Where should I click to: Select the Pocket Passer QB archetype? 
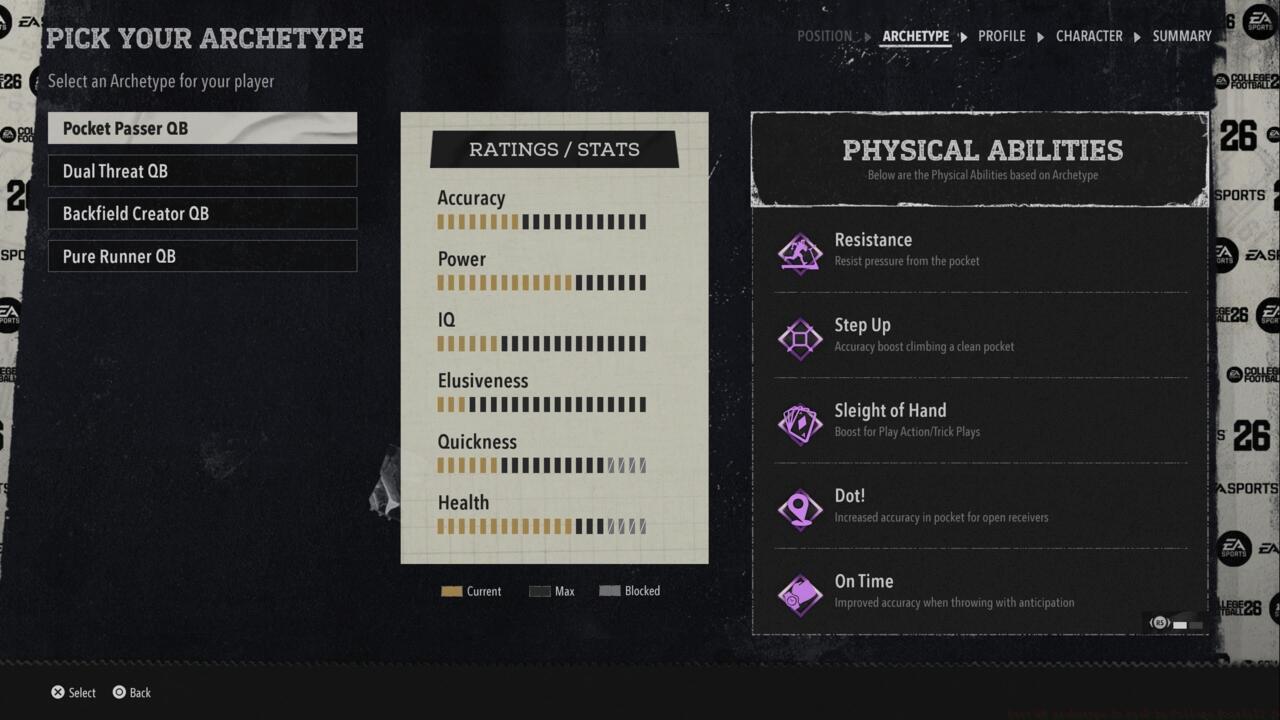(x=202, y=128)
